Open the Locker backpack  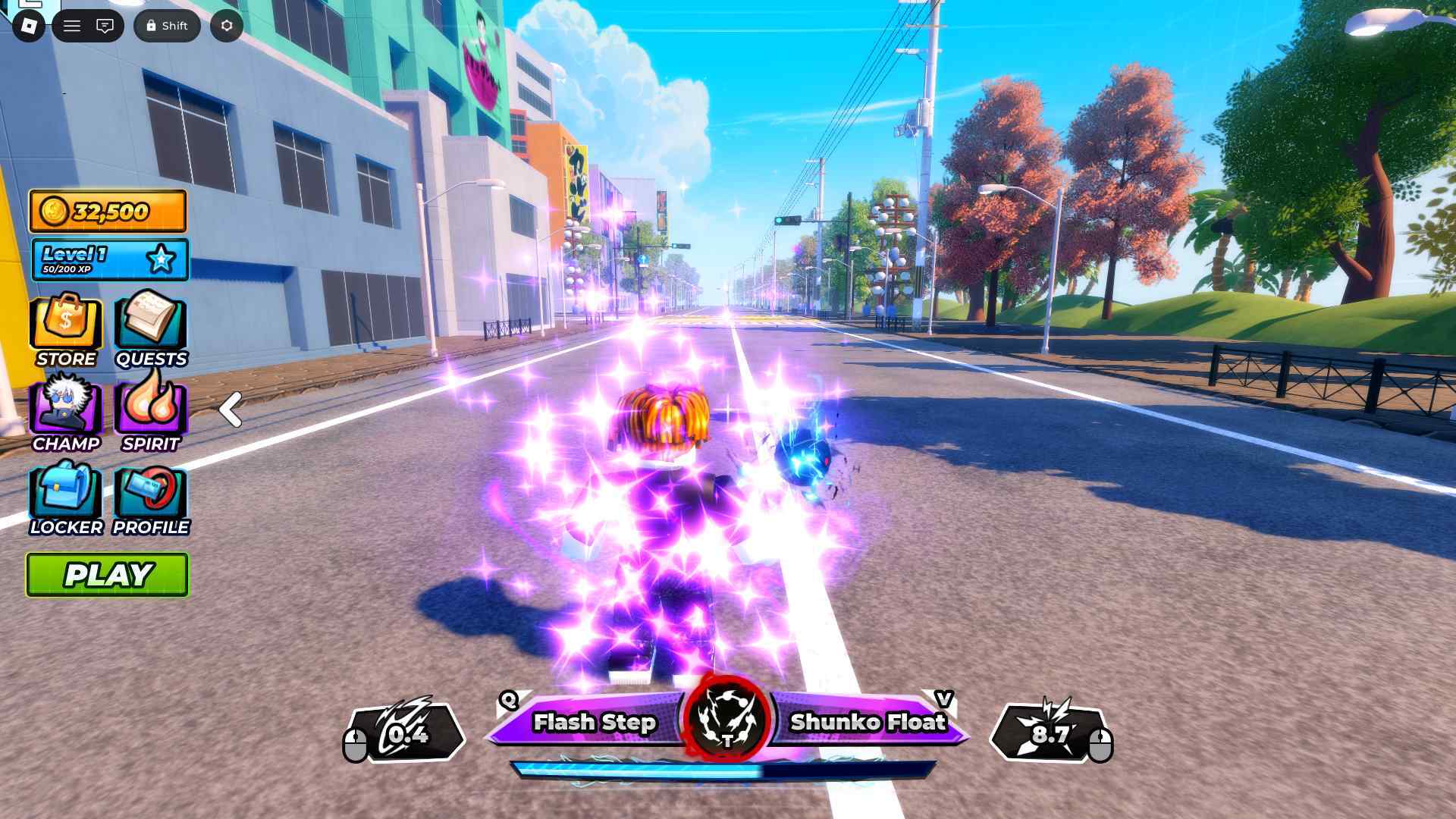coord(66,498)
